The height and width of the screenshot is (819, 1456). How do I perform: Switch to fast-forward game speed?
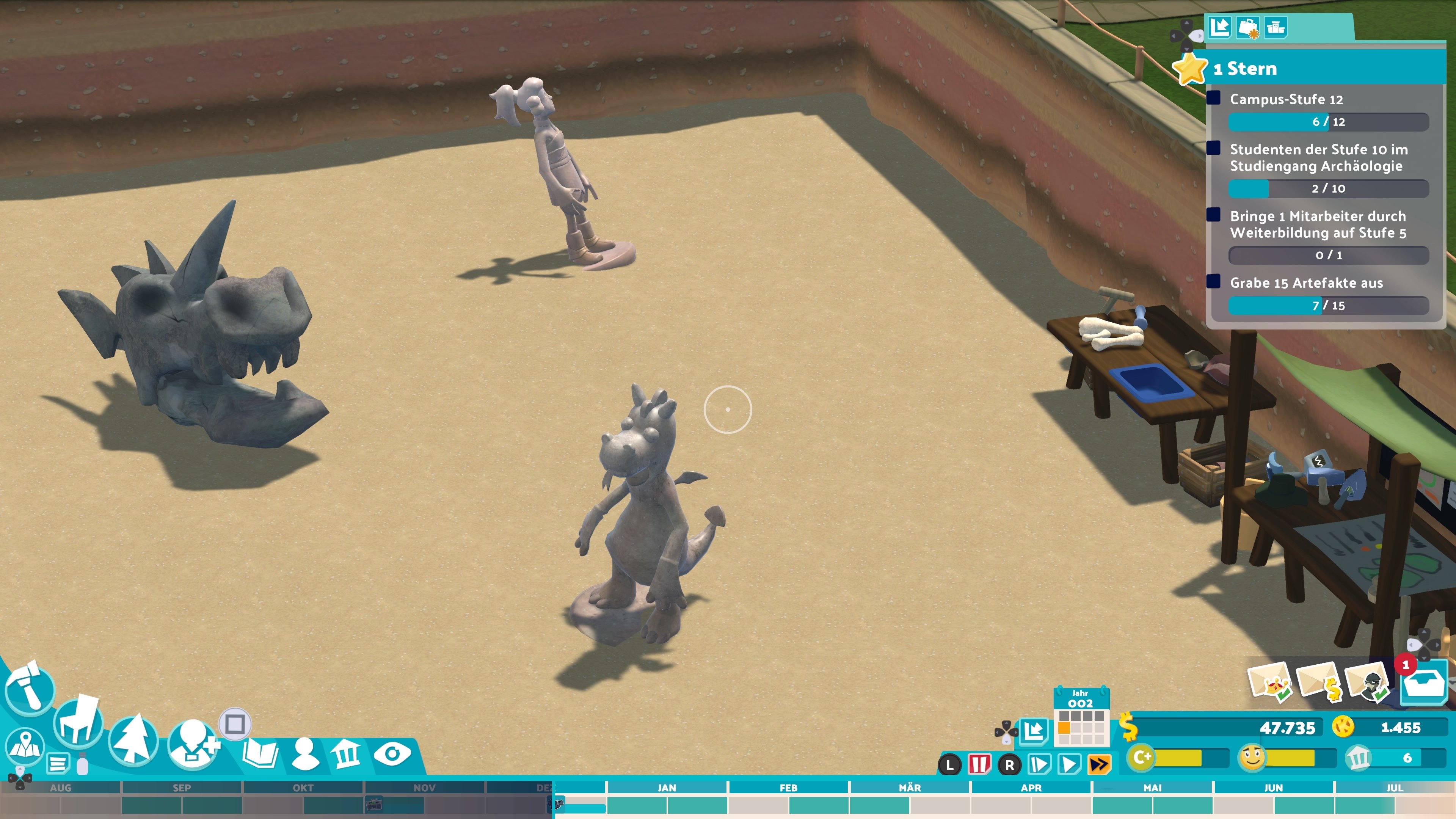coord(1099,765)
